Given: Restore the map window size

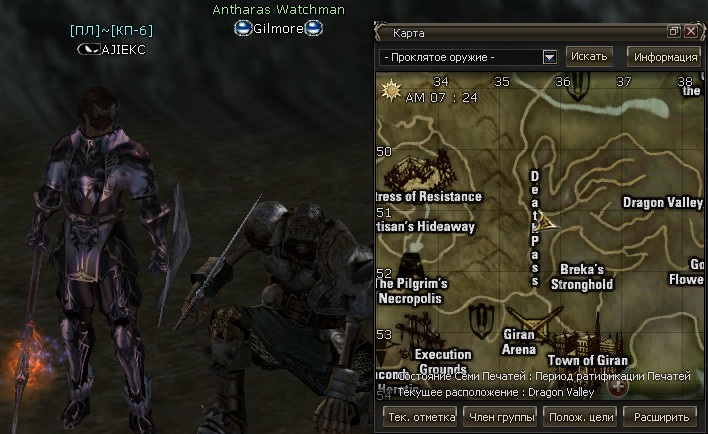Looking at the screenshot, I should 674,31.
